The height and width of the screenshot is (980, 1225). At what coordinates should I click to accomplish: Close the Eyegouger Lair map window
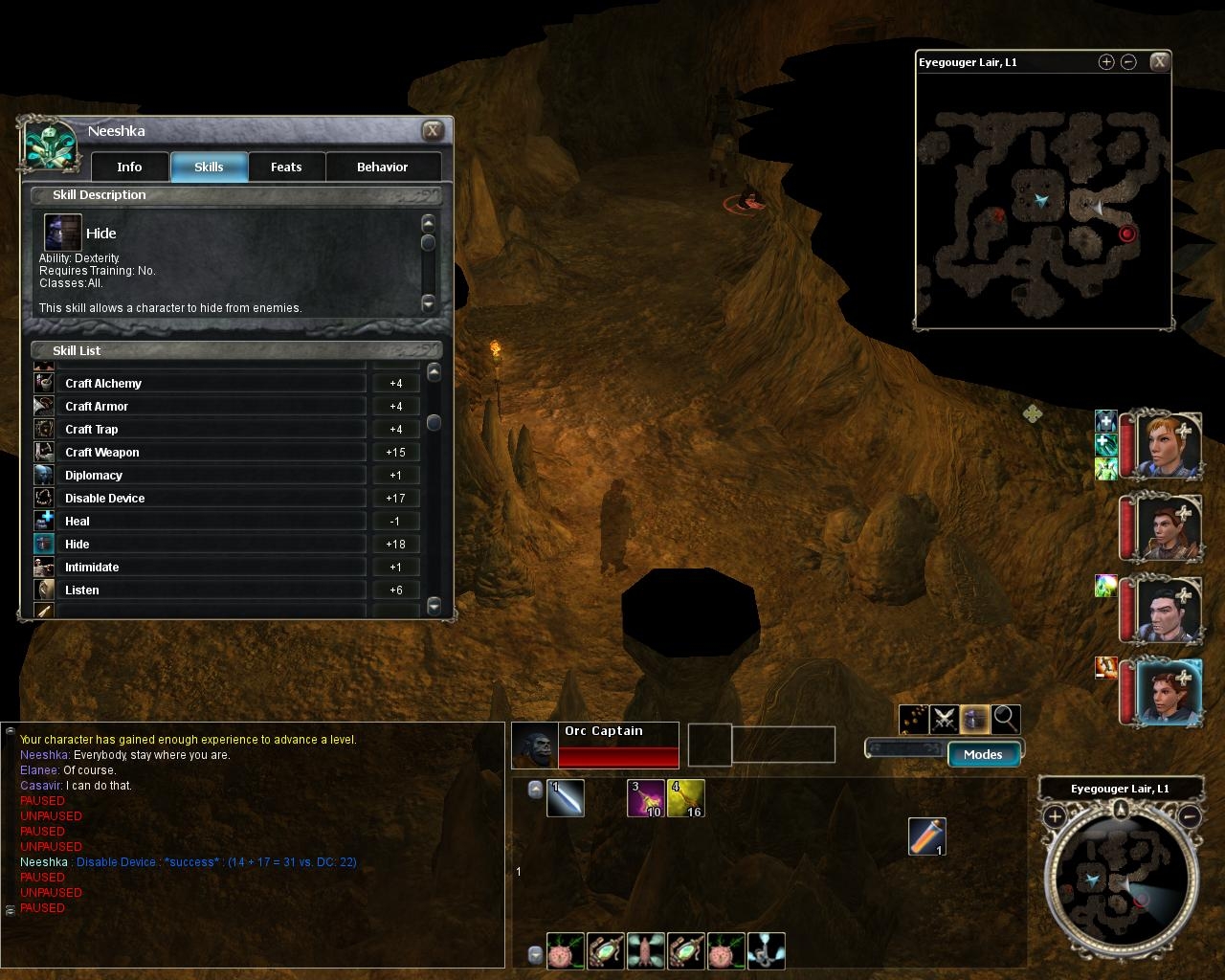tap(1159, 62)
